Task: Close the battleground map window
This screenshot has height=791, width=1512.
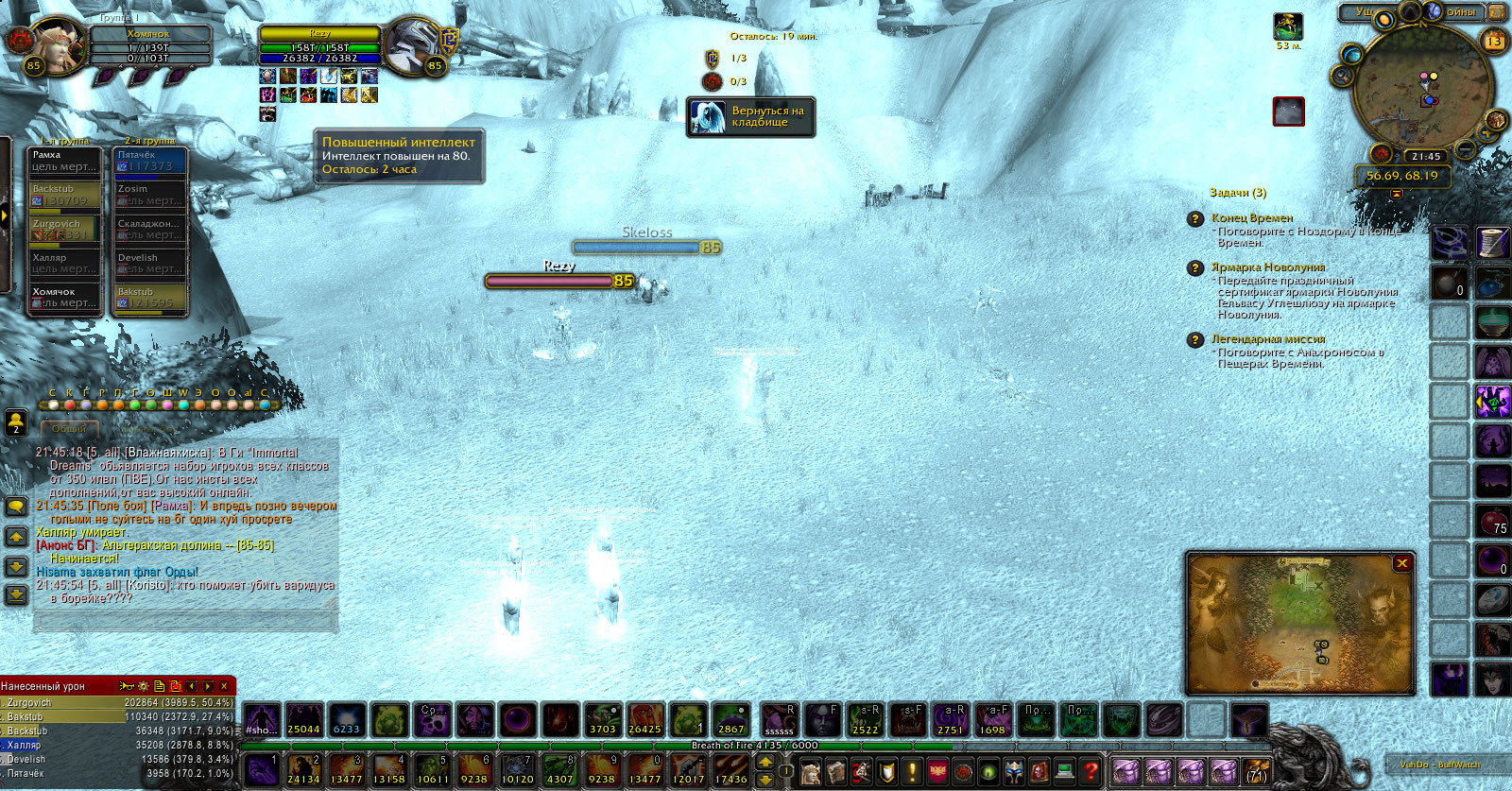Action: point(1402,563)
